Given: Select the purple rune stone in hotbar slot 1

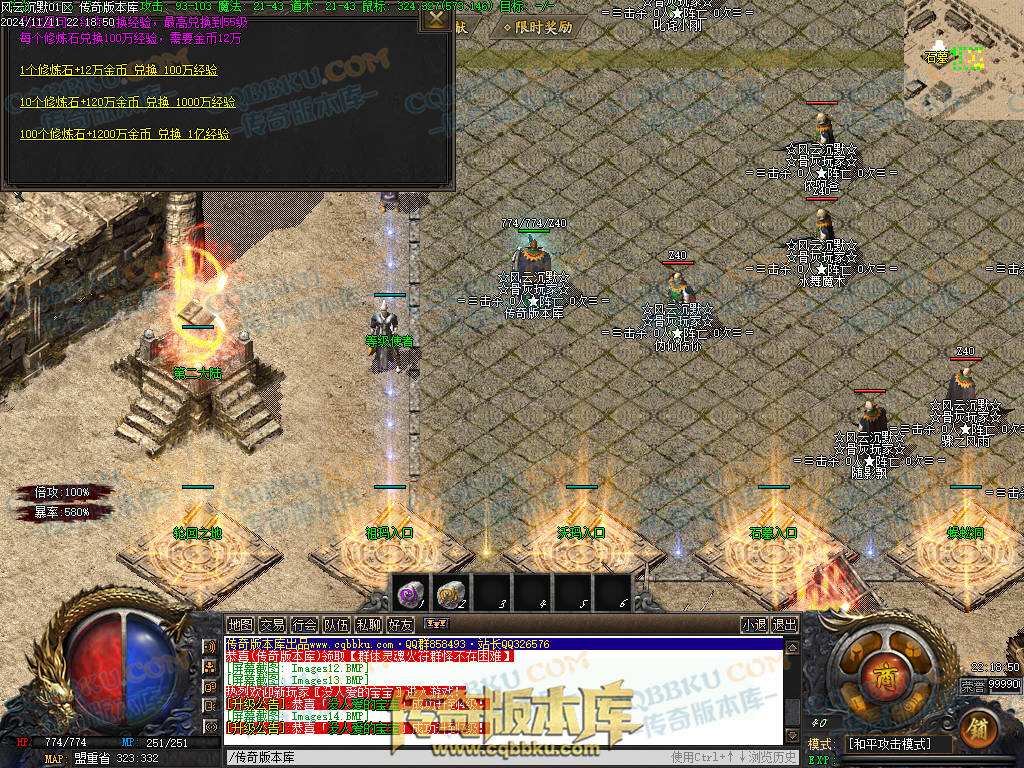Looking at the screenshot, I should point(408,593).
